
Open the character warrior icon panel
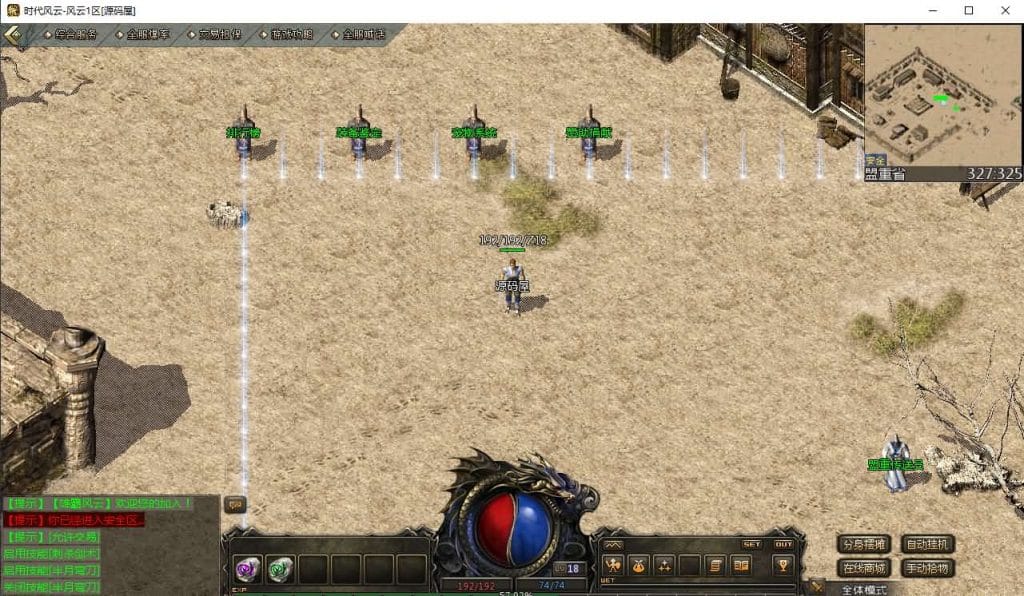[x=614, y=566]
